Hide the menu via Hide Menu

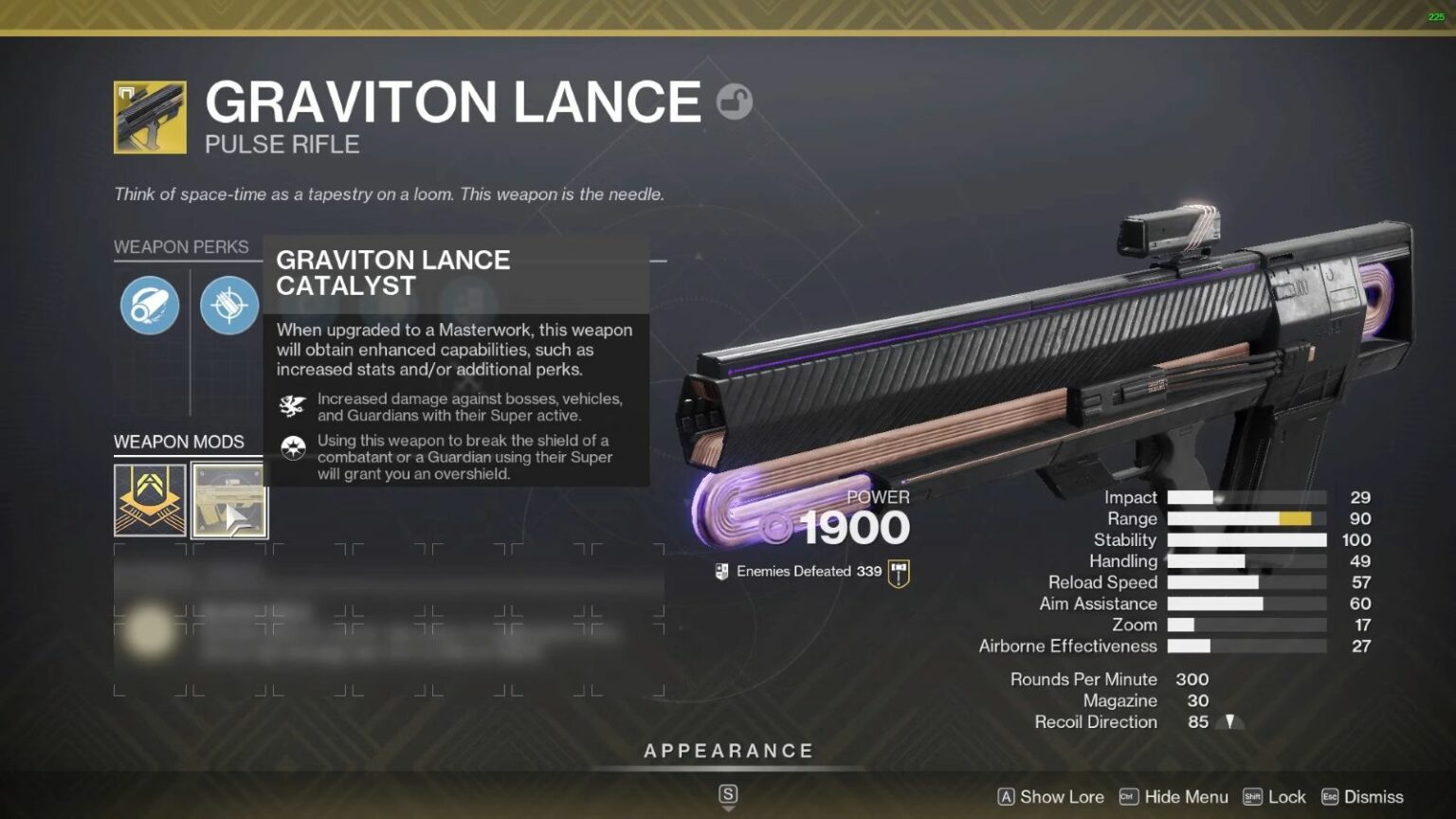[1184, 797]
